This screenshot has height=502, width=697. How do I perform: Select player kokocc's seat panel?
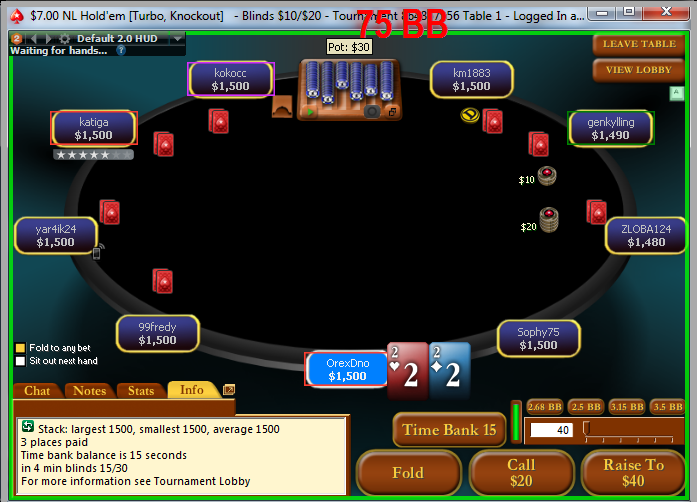pos(230,79)
